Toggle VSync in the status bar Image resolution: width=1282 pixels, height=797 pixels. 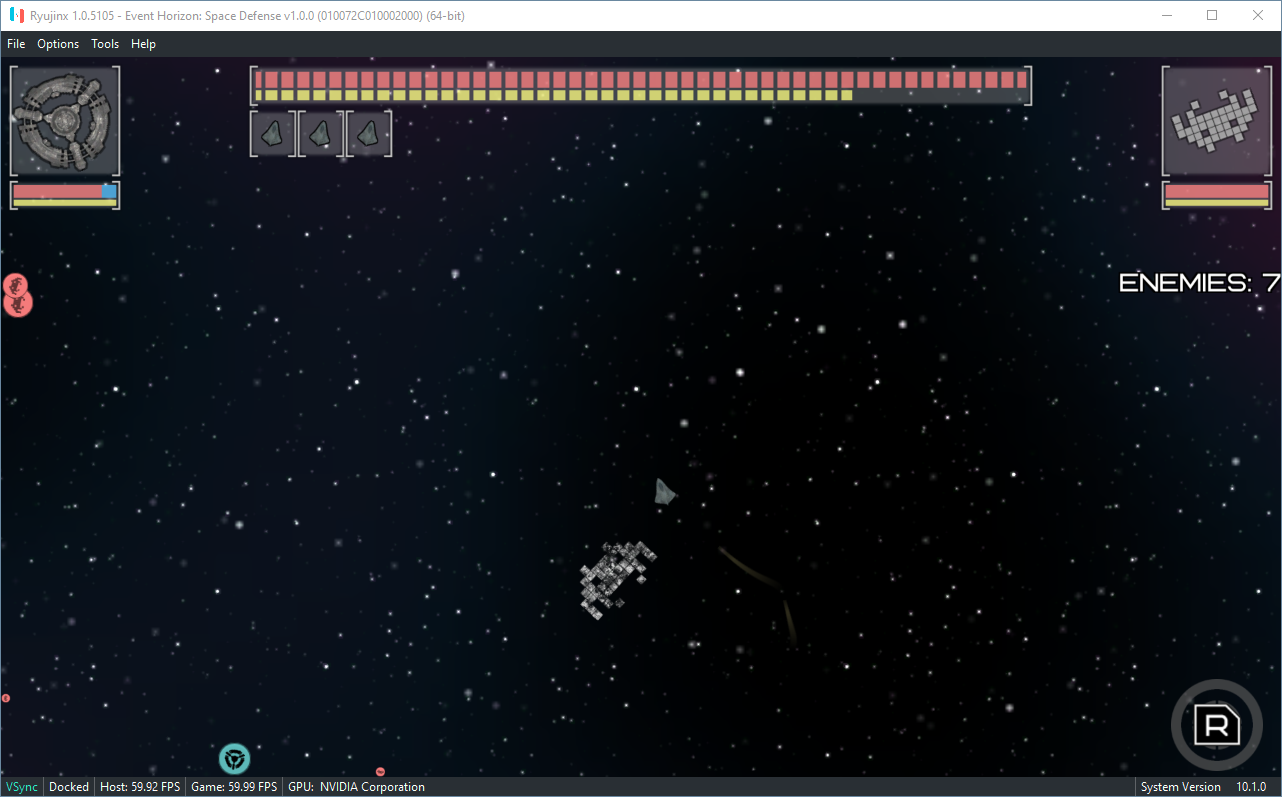click(x=21, y=787)
